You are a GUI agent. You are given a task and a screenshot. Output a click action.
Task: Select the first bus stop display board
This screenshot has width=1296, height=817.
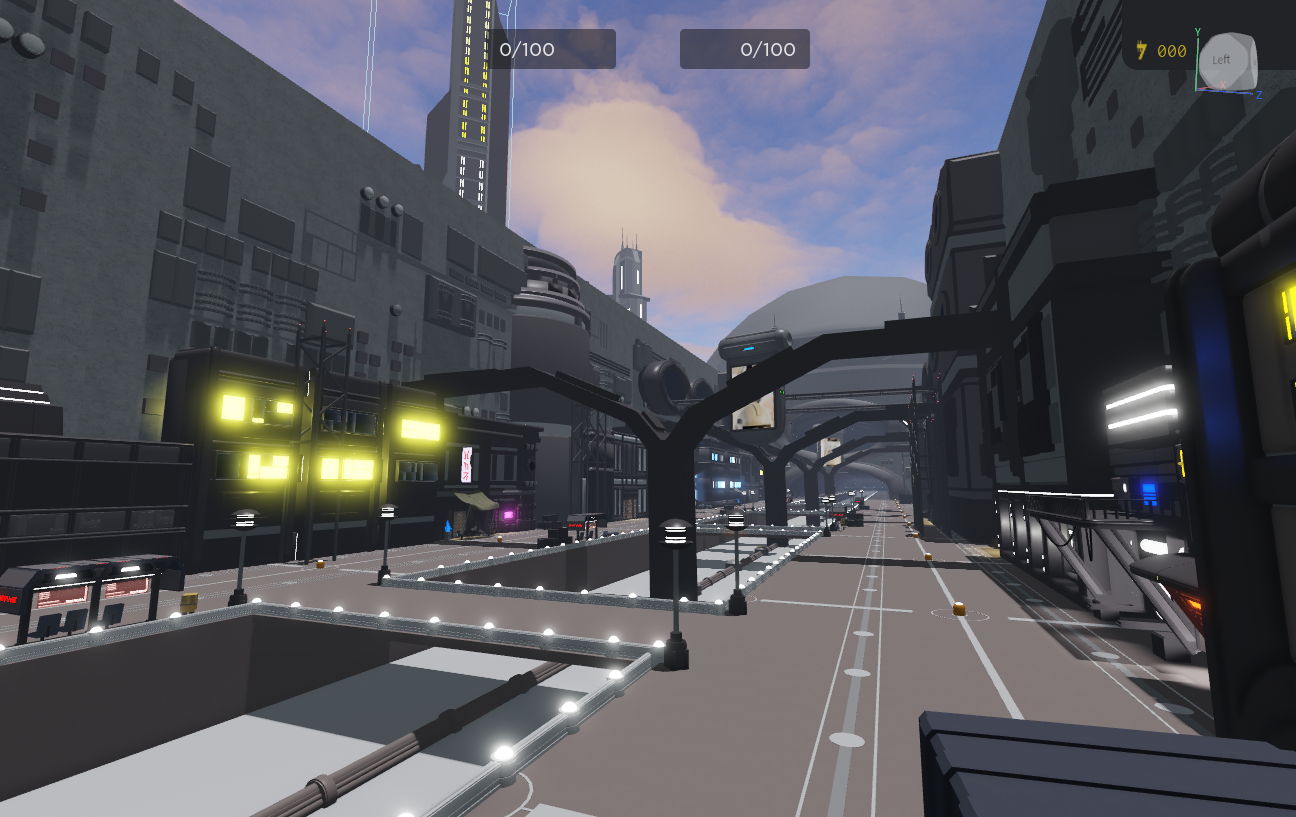(62, 594)
